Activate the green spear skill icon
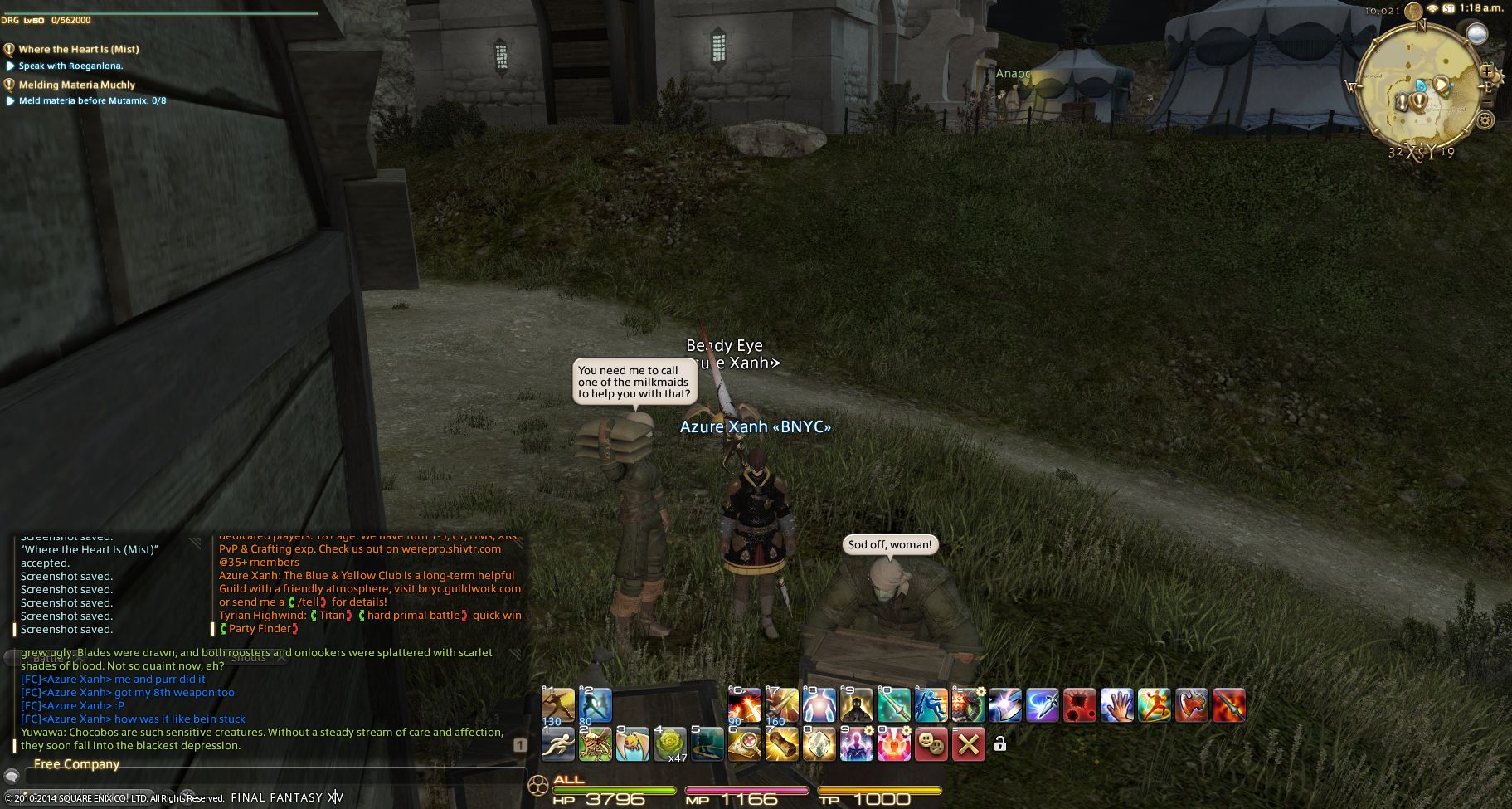Screen dimensions: 1512x809 [893, 705]
